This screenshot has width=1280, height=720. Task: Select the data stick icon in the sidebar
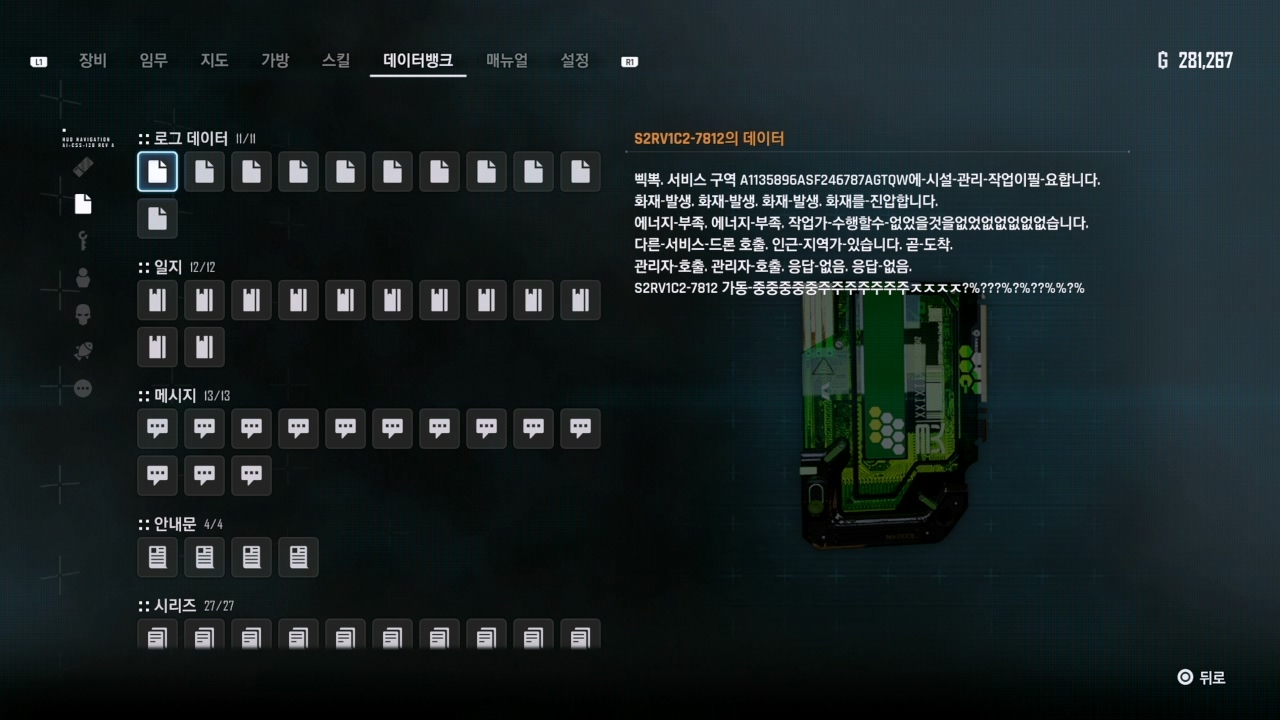pyautogui.click(x=83, y=167)
